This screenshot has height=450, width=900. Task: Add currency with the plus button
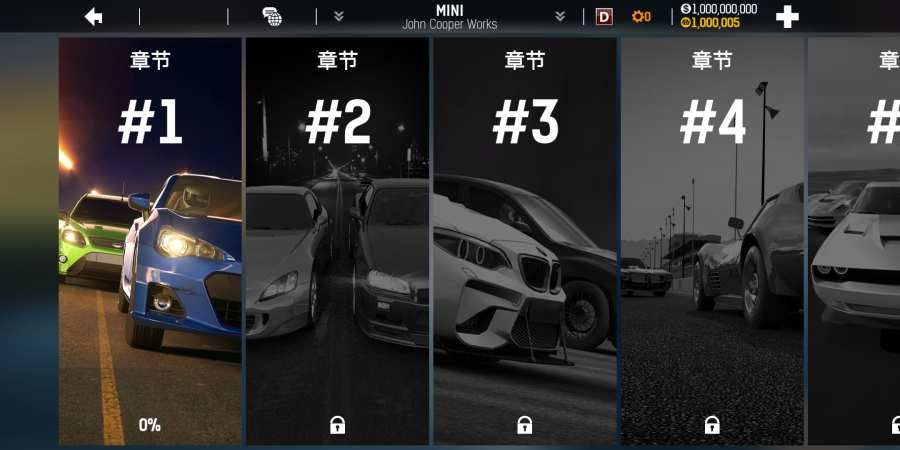[x=788, y=16]
